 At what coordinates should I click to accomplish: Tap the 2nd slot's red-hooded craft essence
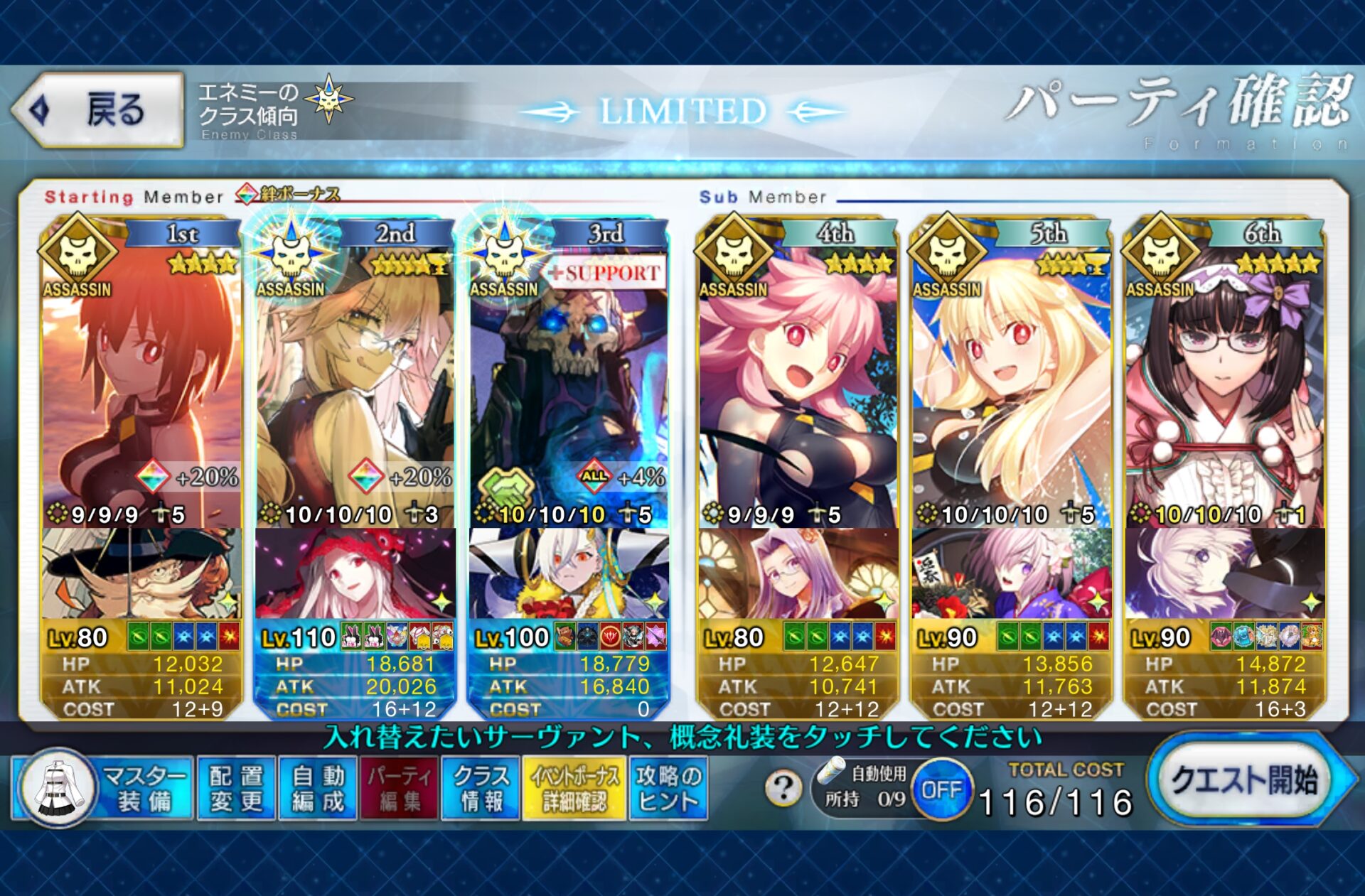click(354, 573)
